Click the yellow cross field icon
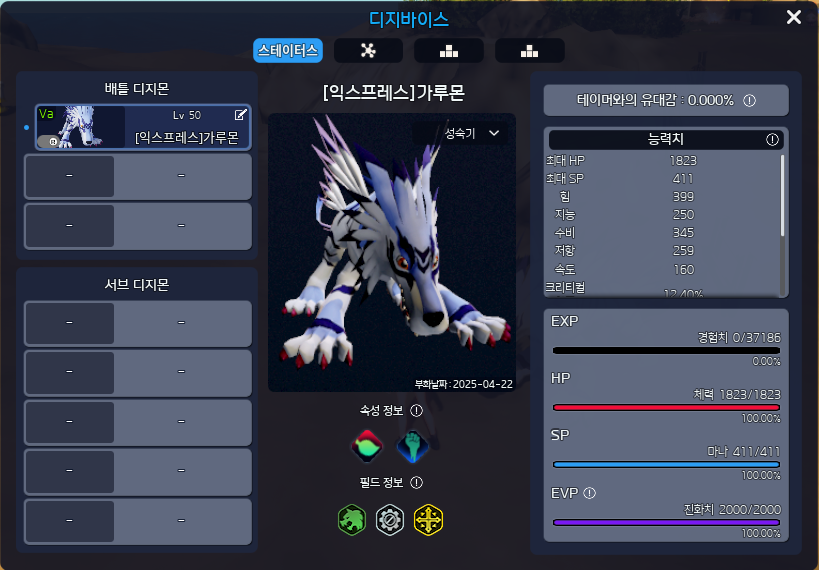 click(x=428, y=520)
